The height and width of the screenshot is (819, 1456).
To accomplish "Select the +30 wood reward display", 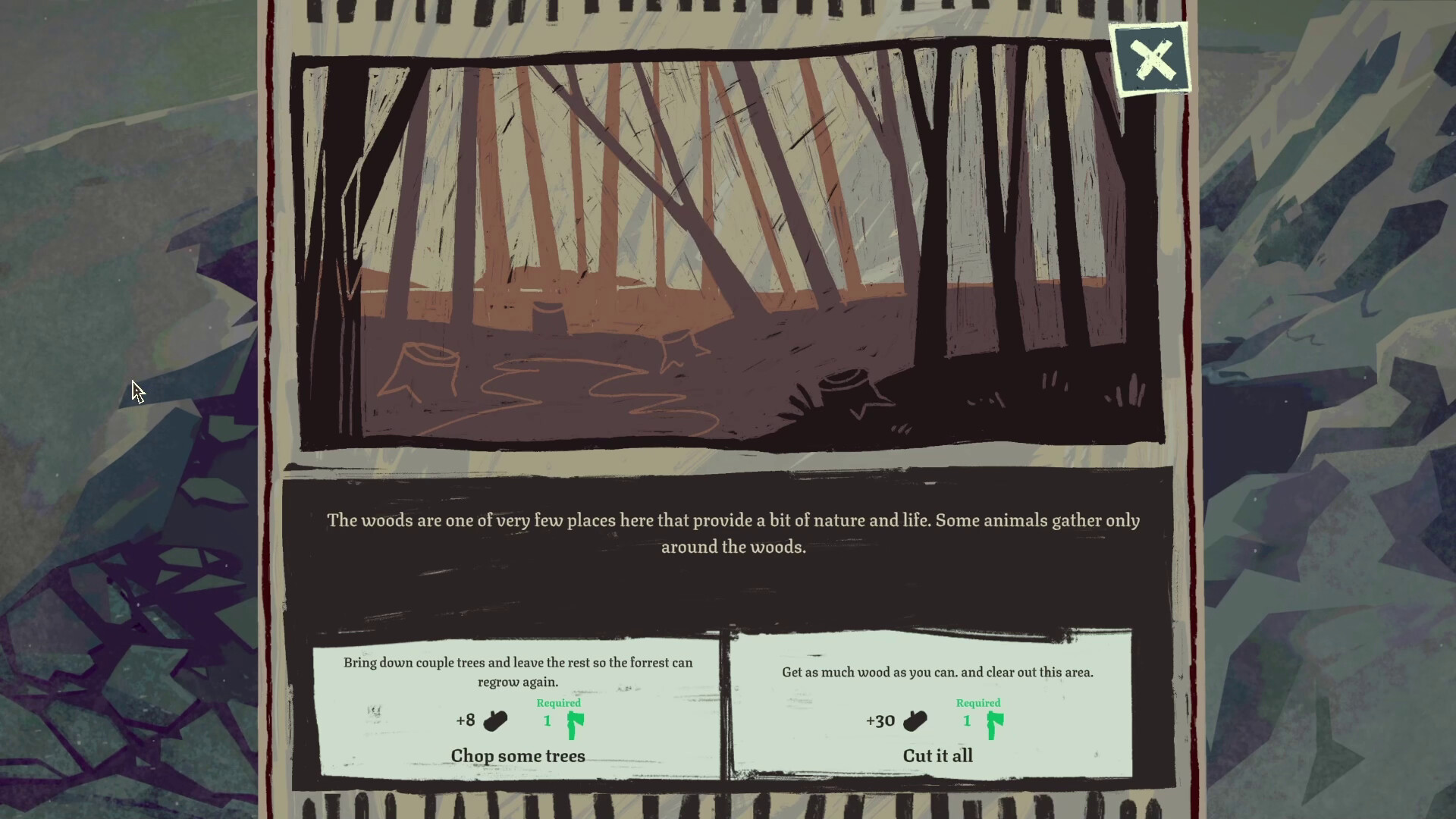I will (x=896, y=720).
